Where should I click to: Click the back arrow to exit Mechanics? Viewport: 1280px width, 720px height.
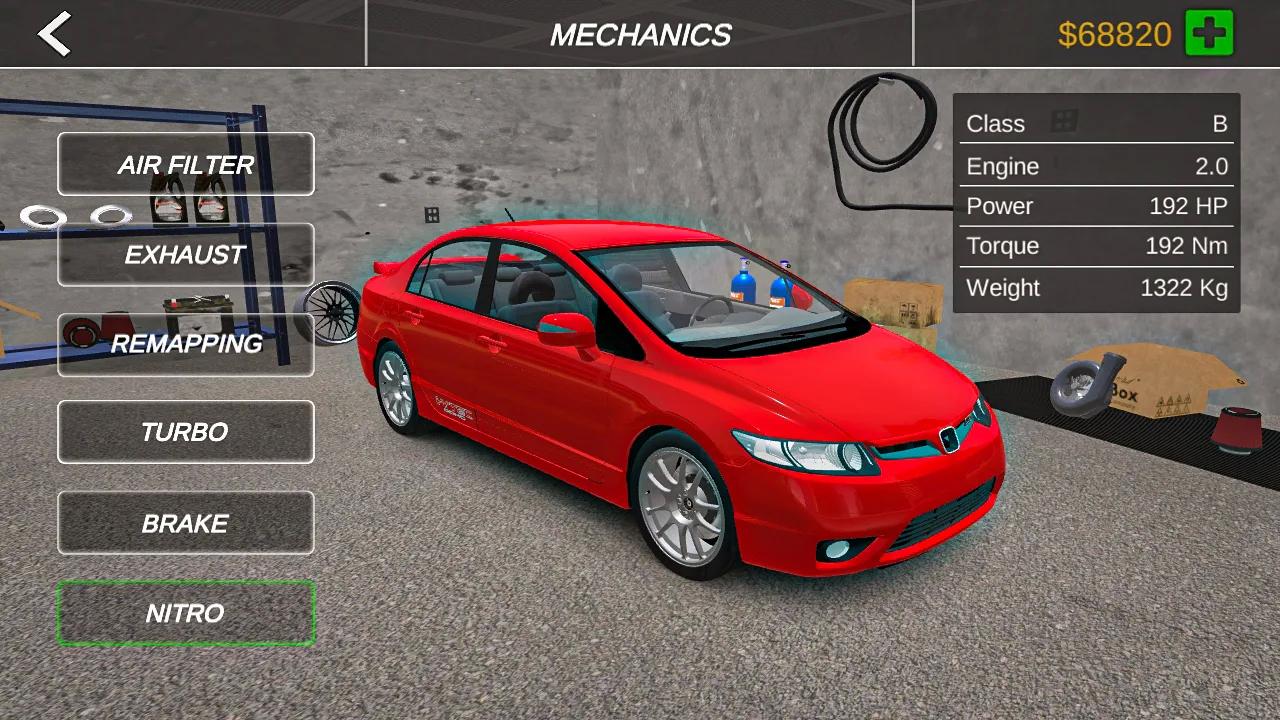(55, 35)
